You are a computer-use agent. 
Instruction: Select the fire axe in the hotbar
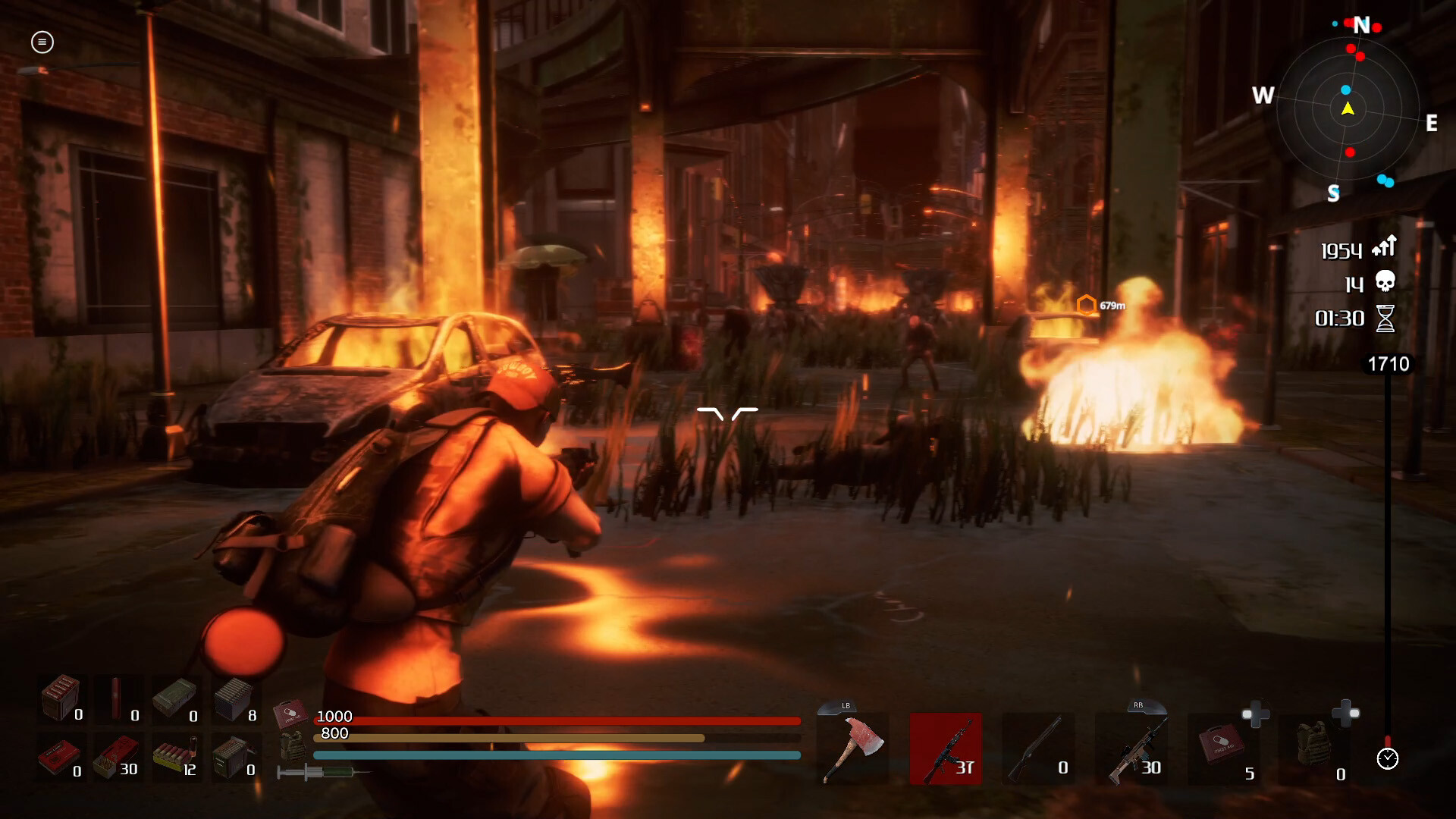point(852,747)
